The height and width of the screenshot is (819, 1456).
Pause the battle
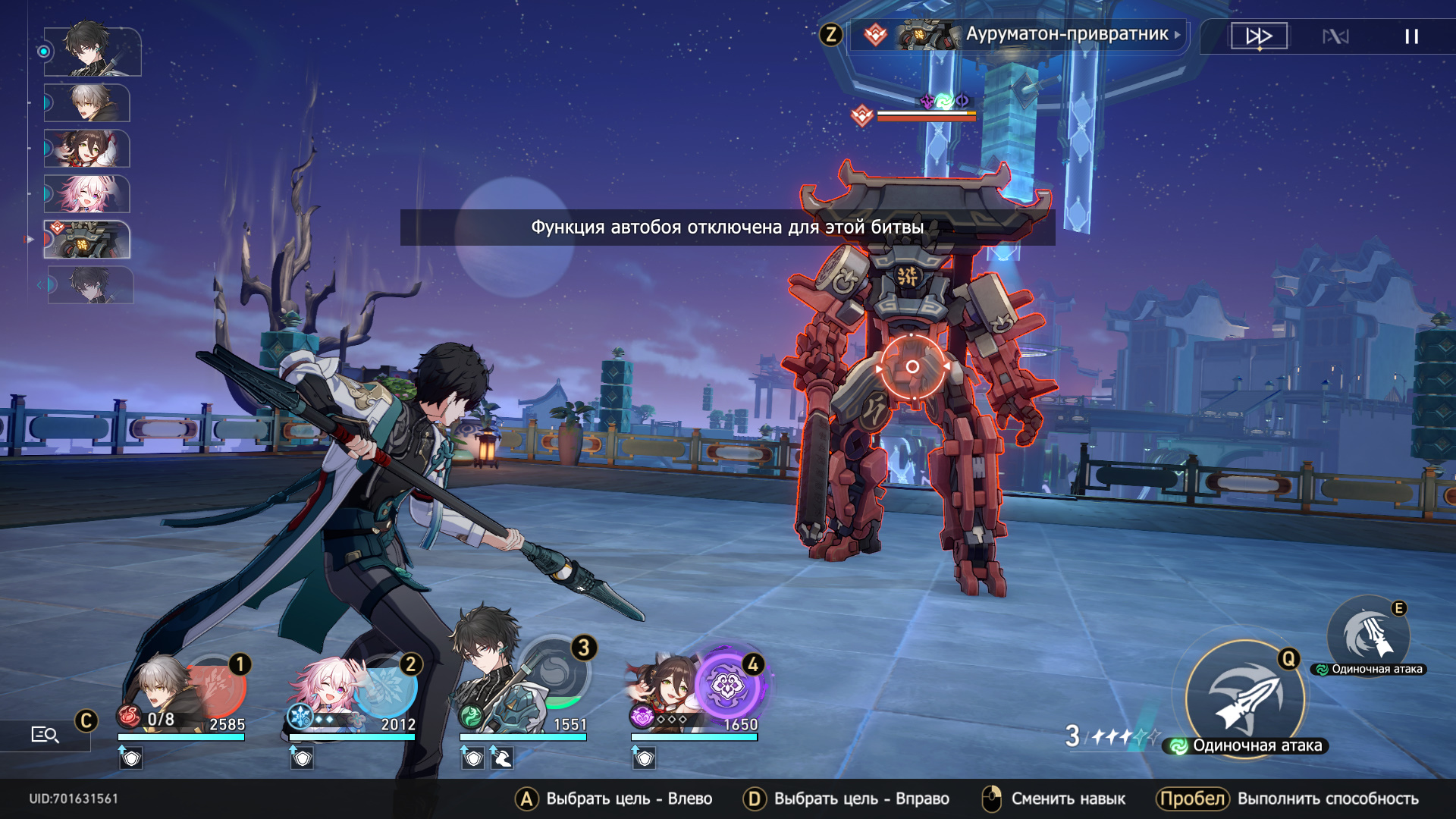tap(1411, 36)
